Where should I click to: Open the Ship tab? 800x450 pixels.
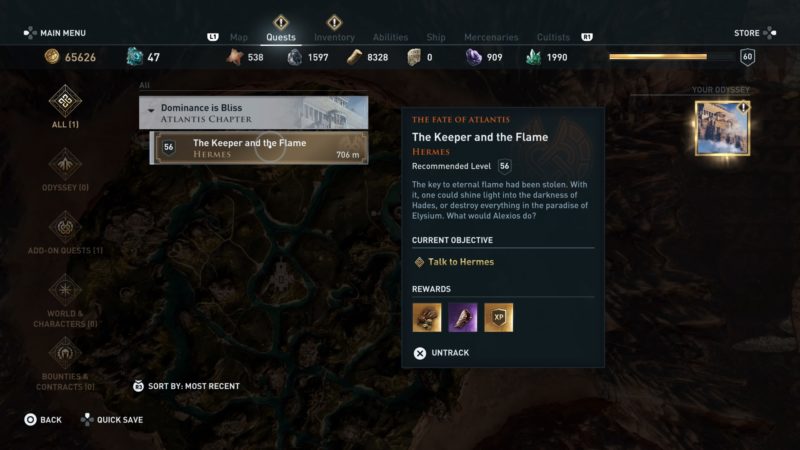(436, 38)
